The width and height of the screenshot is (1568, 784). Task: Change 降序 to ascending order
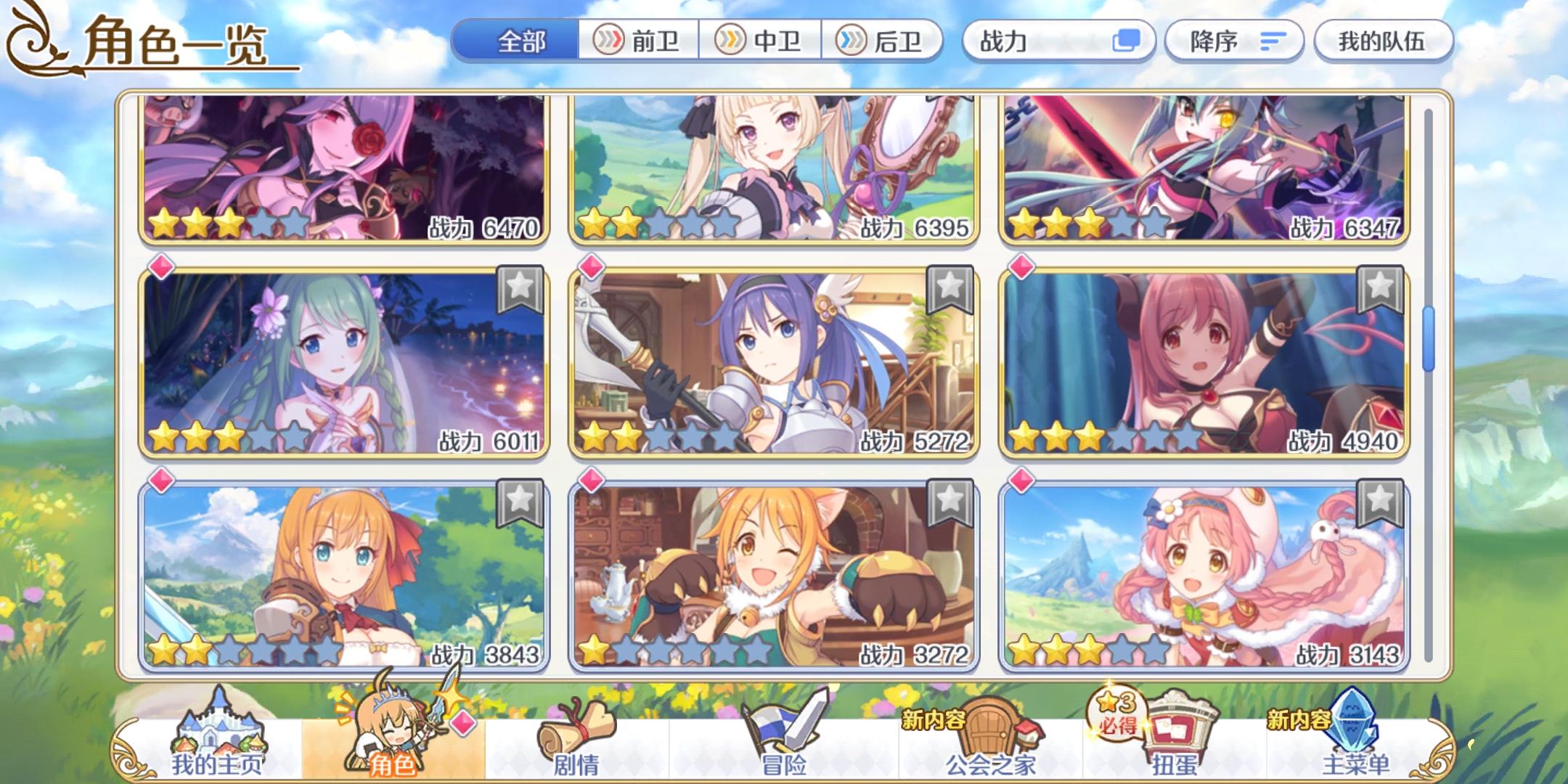1234,41
